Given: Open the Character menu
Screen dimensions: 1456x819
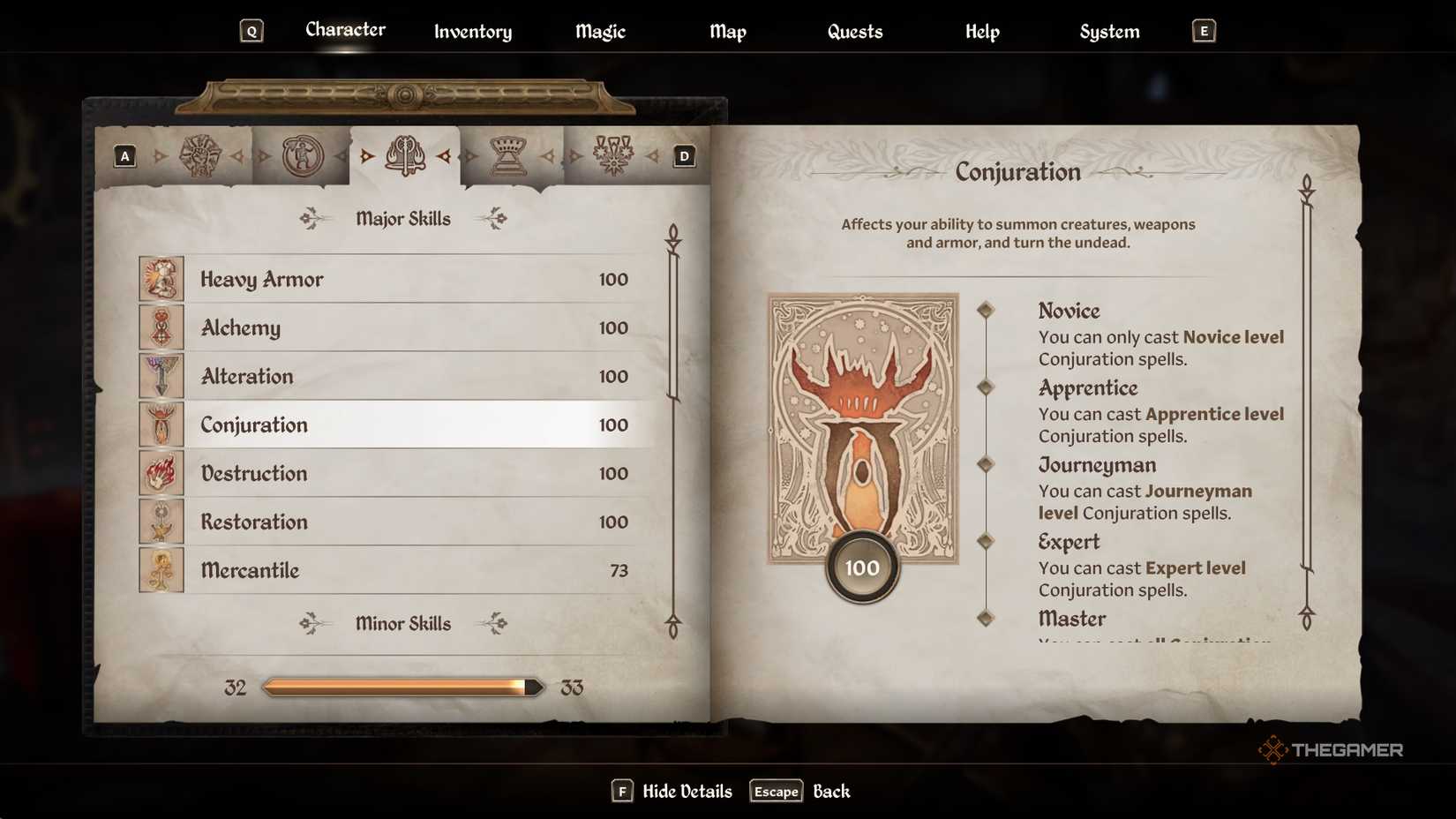Looking at the screenshot, I should click(x=345, y=29).
